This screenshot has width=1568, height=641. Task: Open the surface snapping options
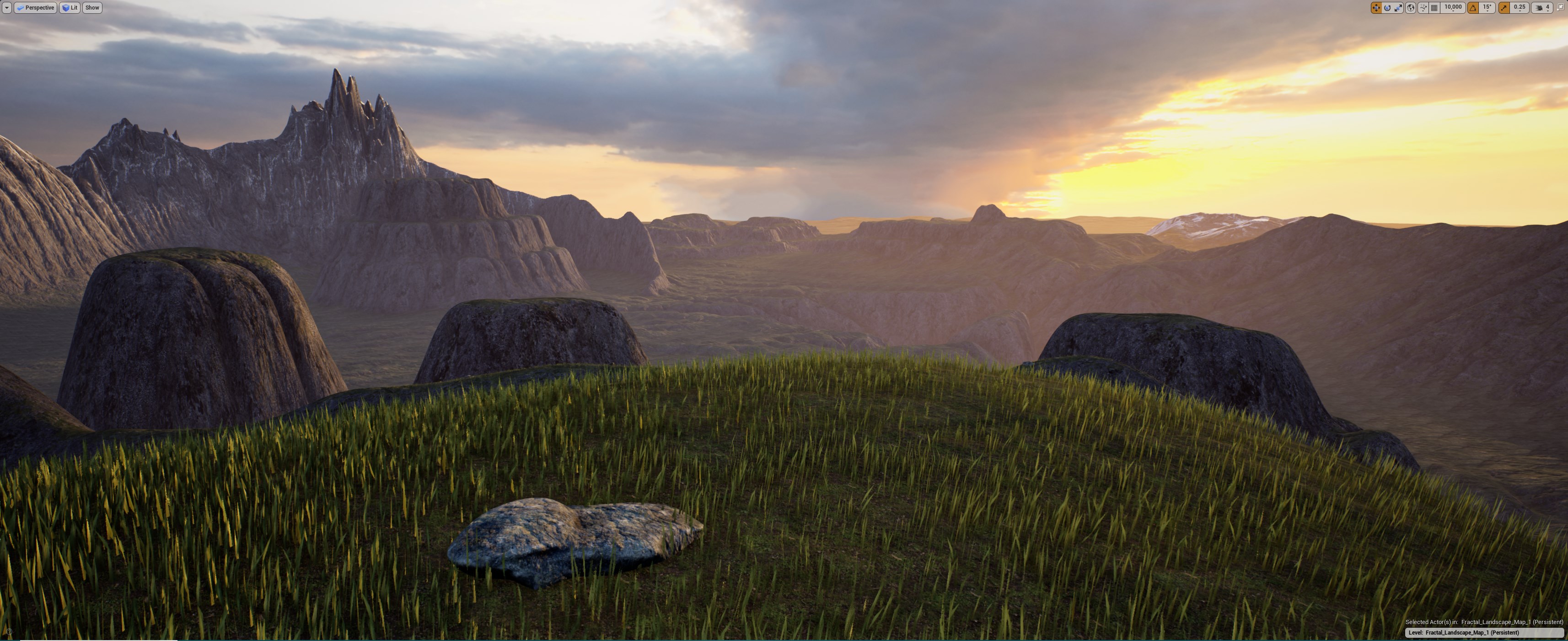point(1423,8)
